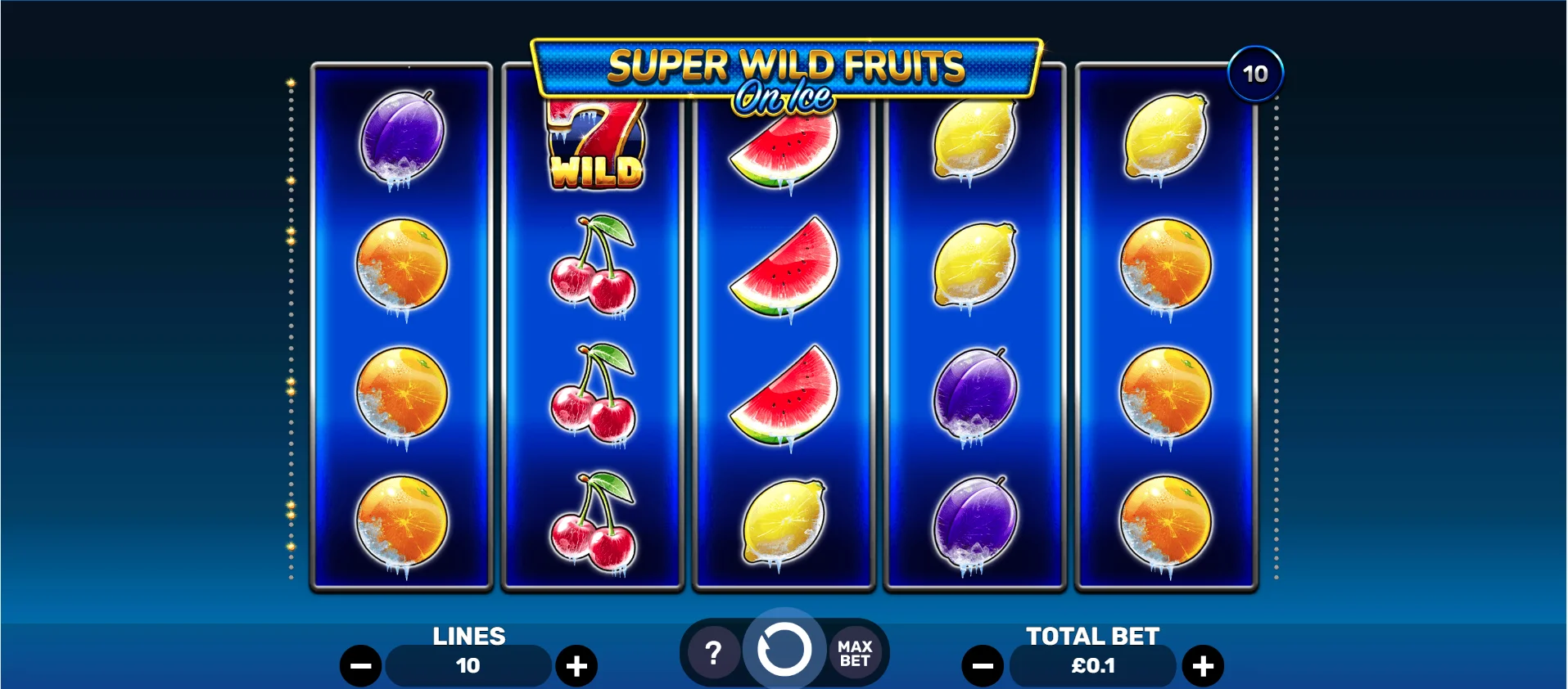Click the round 10 paylines badge
Screen dimensions: 1568x689
1255,74
